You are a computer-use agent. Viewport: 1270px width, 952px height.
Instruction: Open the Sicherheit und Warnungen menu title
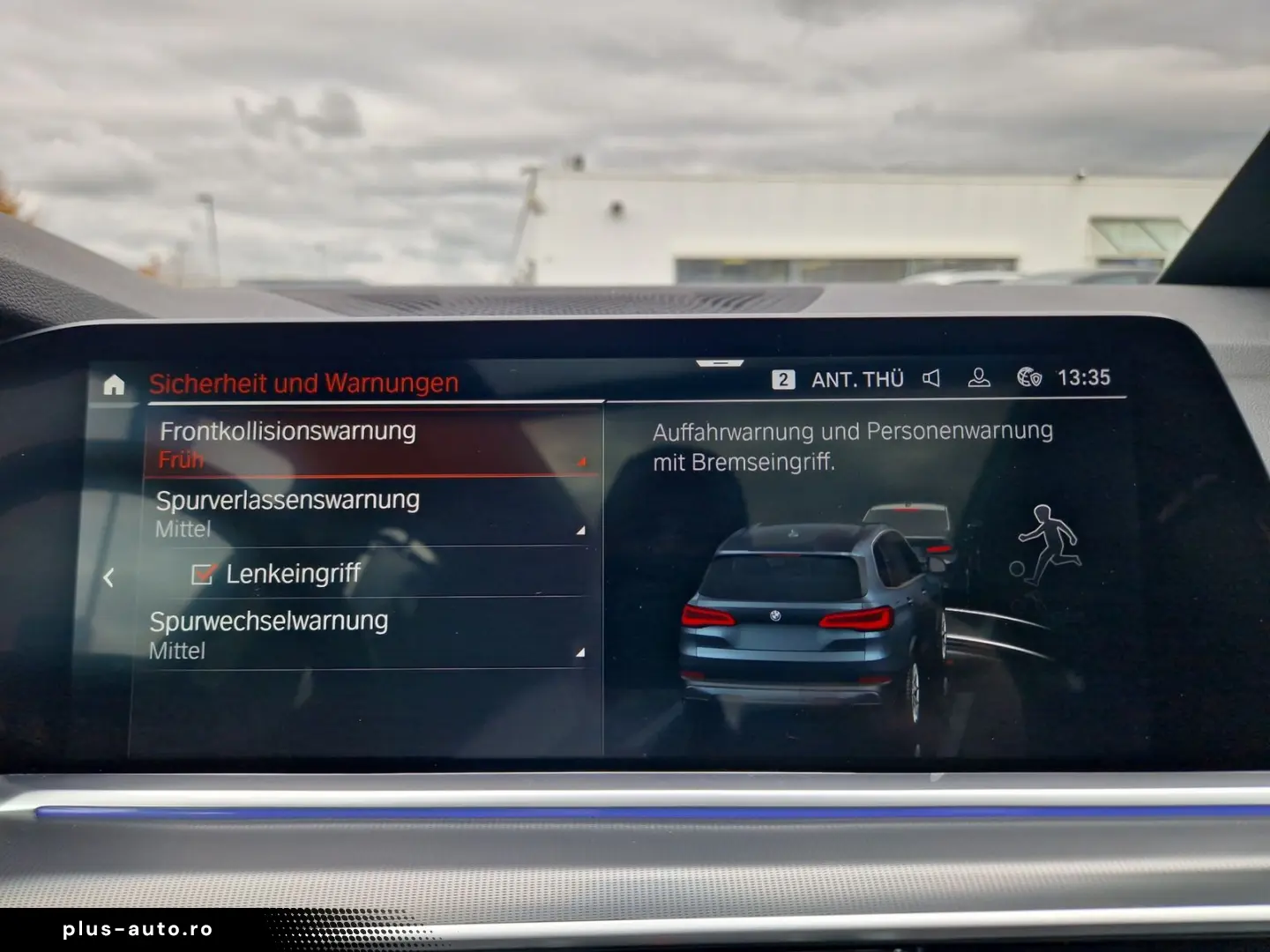pos(303,383)
